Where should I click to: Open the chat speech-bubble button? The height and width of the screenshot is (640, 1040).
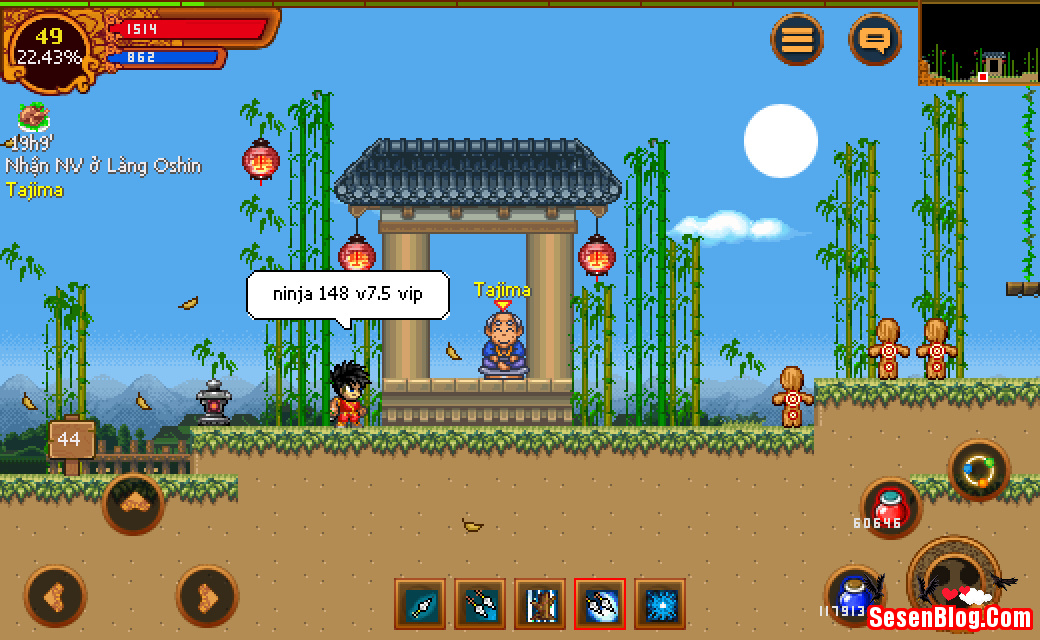tap(875, 41)
